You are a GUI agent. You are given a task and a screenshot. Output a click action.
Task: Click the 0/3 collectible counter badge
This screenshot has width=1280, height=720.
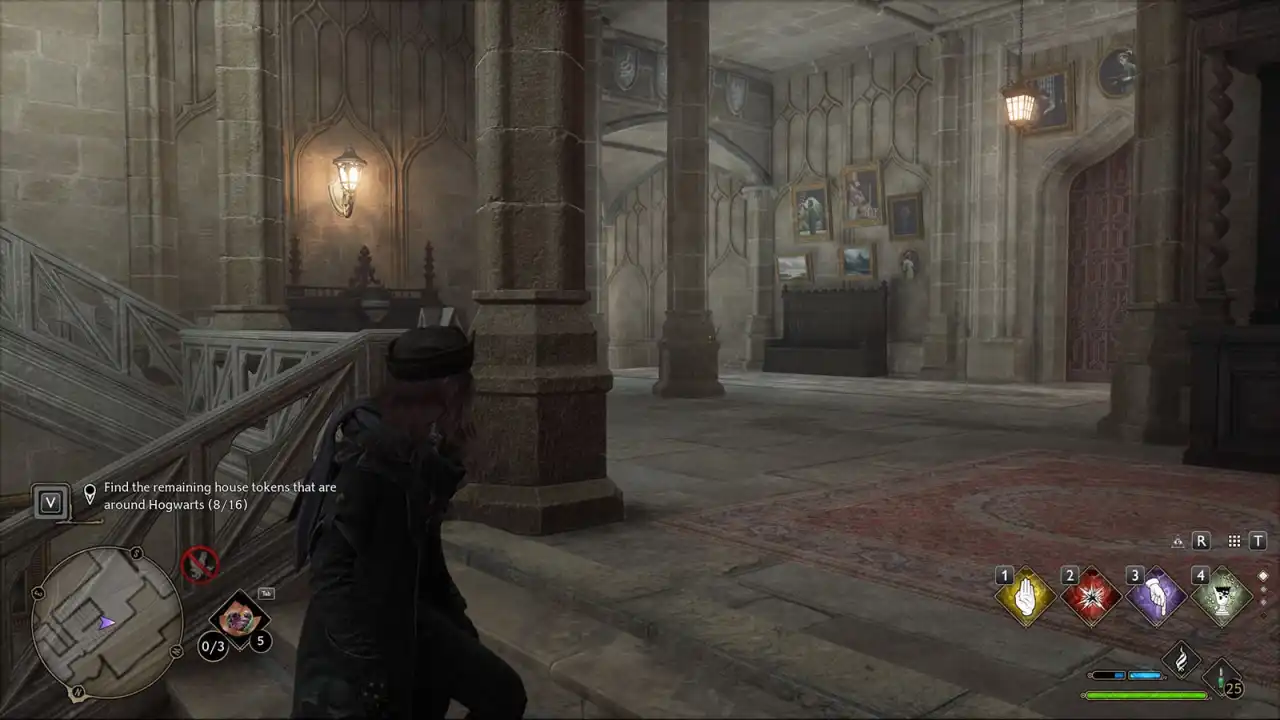(213, 647)
